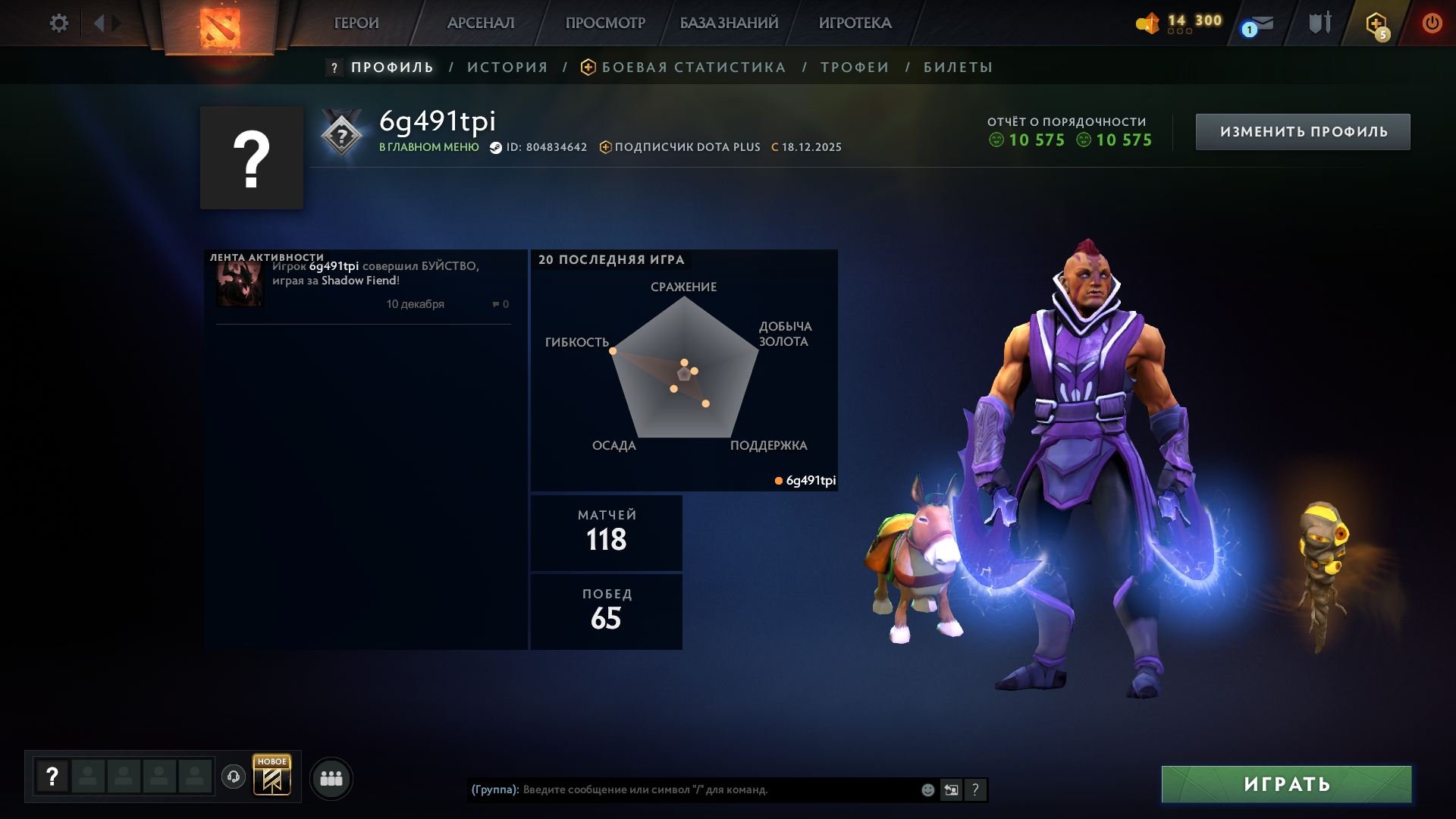Image resolution: width=1456 pixels, height=819 pixels.
Task: Open the friends list with the people icon
Action: pyautogui.click(x=331, y=777)
